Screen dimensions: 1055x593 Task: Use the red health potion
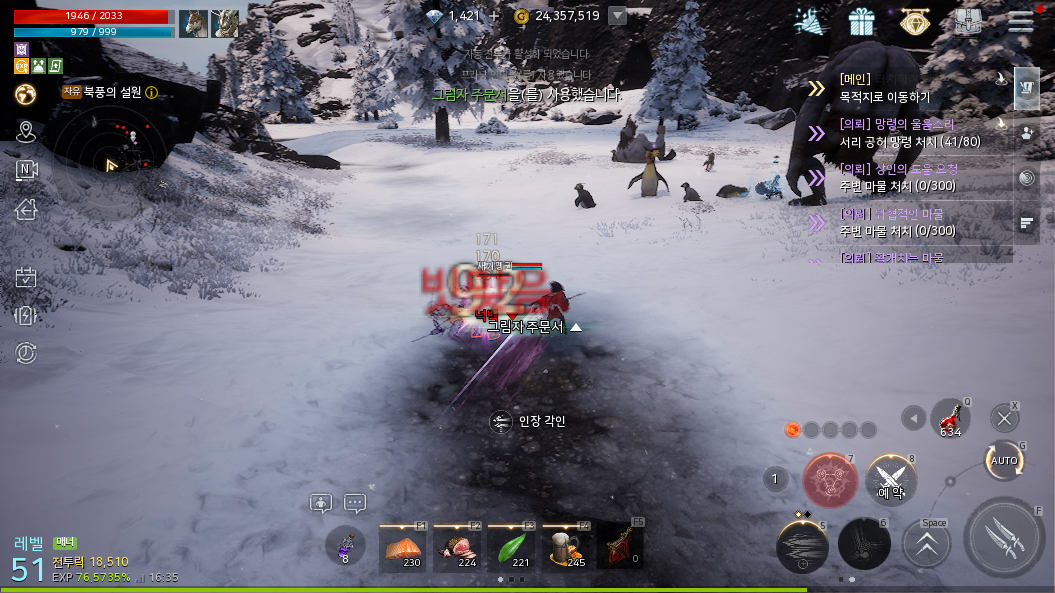(x=950, y=418)
